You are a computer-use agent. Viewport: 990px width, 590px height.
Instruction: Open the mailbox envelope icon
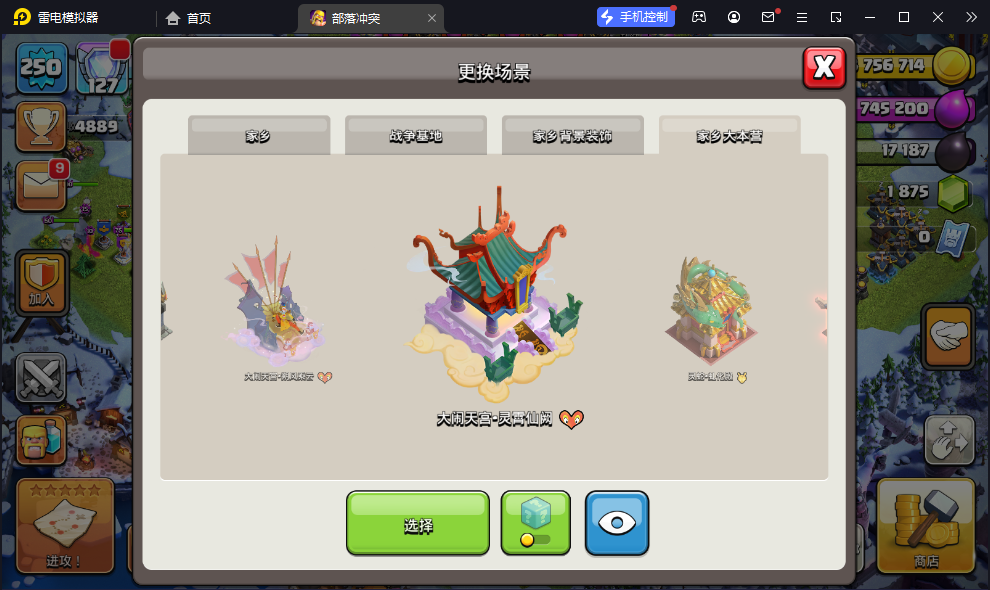(41, 186)
